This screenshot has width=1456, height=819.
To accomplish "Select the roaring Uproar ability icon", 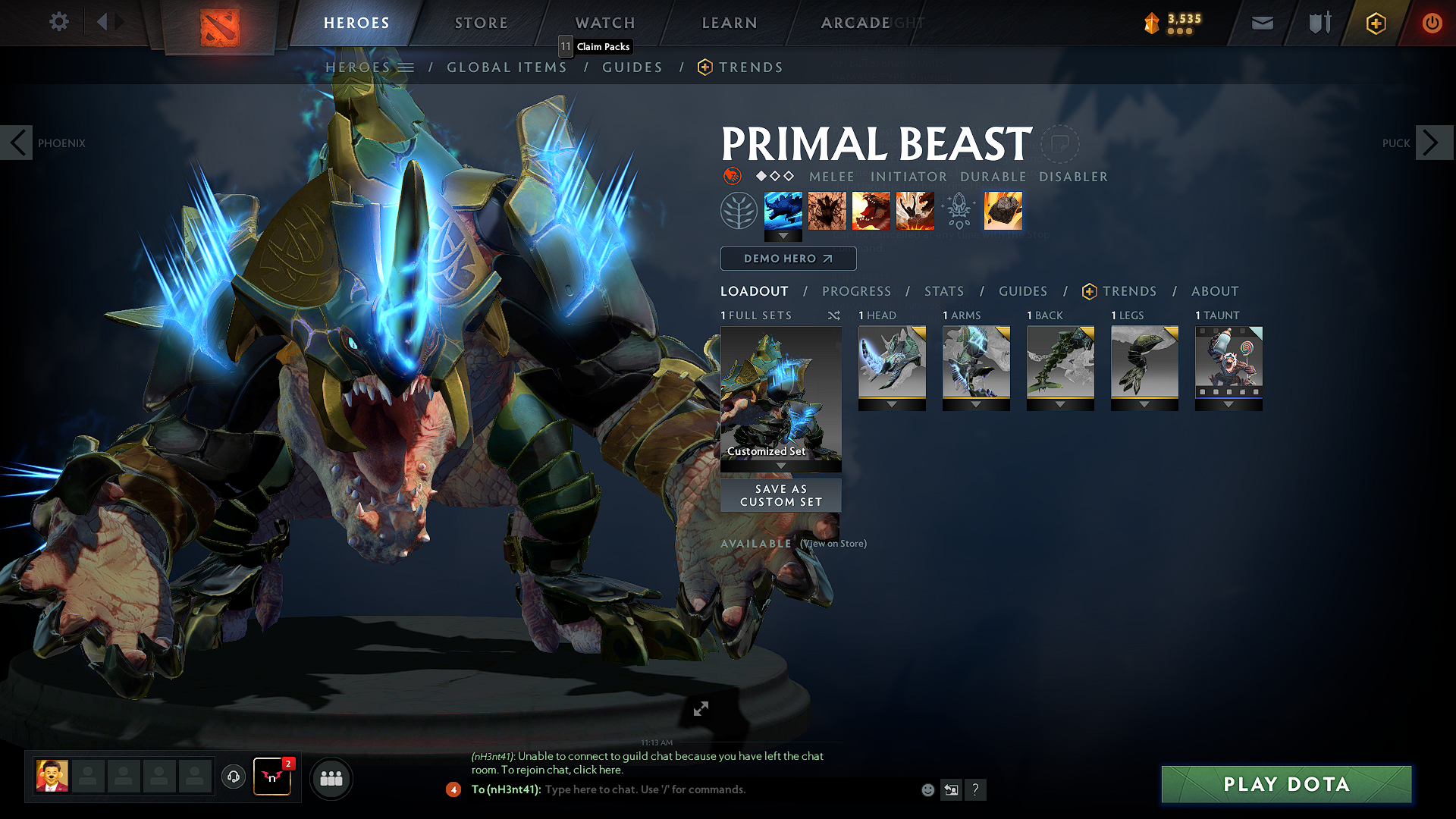I will [x=871, y=211].
